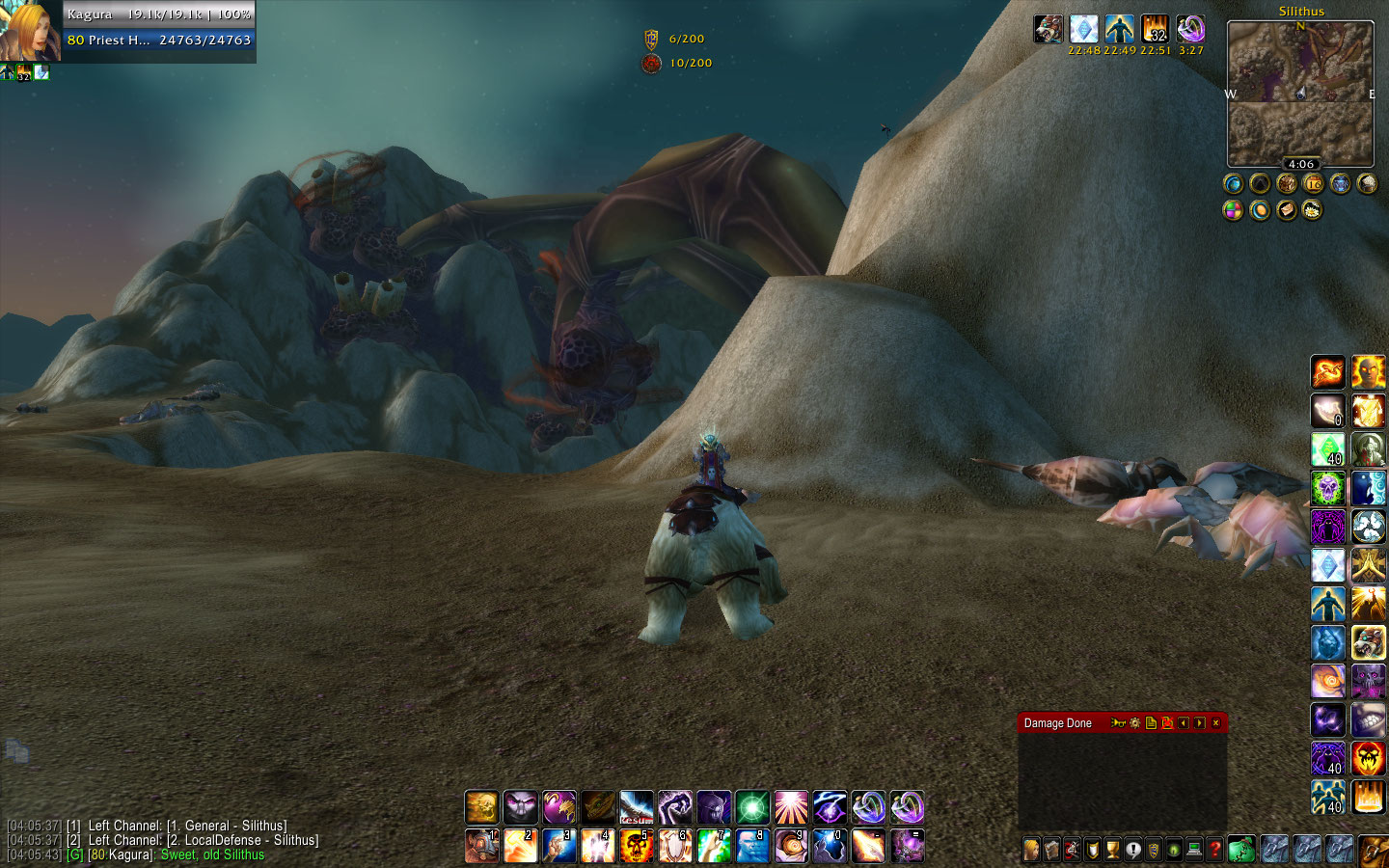
Task: Open the character info micro button portrait
Action: (1032, 850)
